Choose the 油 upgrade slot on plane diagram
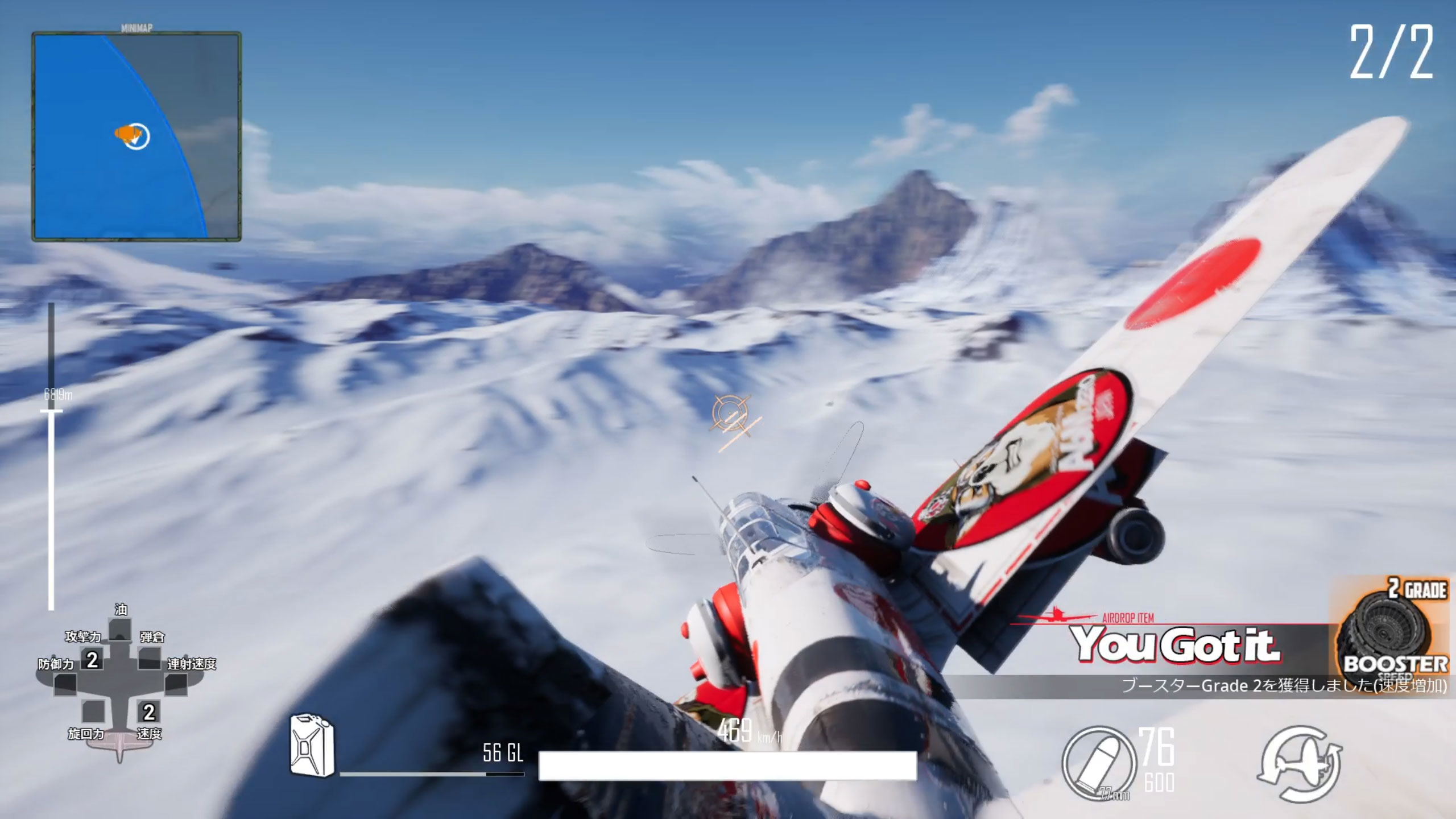The height and width of the screenshot is (819, 1456). [119, 630]
